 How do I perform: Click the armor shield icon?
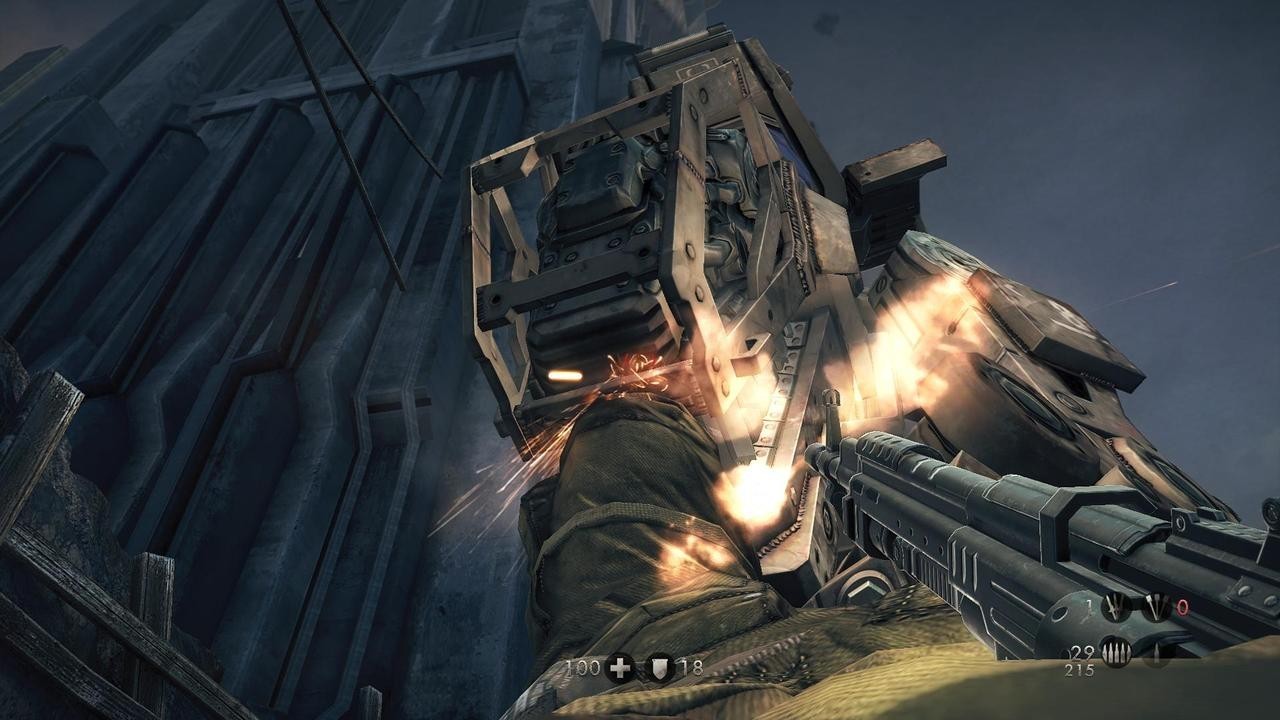tap(659, 669)
